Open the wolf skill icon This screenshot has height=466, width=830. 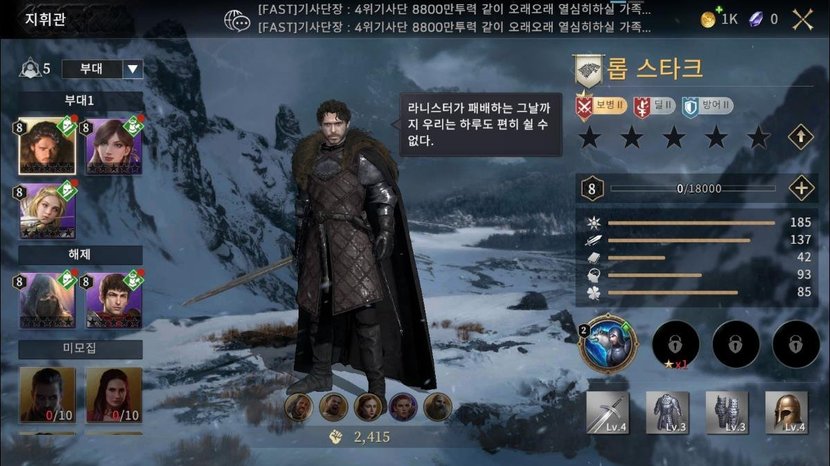click(x=607, y=344)
